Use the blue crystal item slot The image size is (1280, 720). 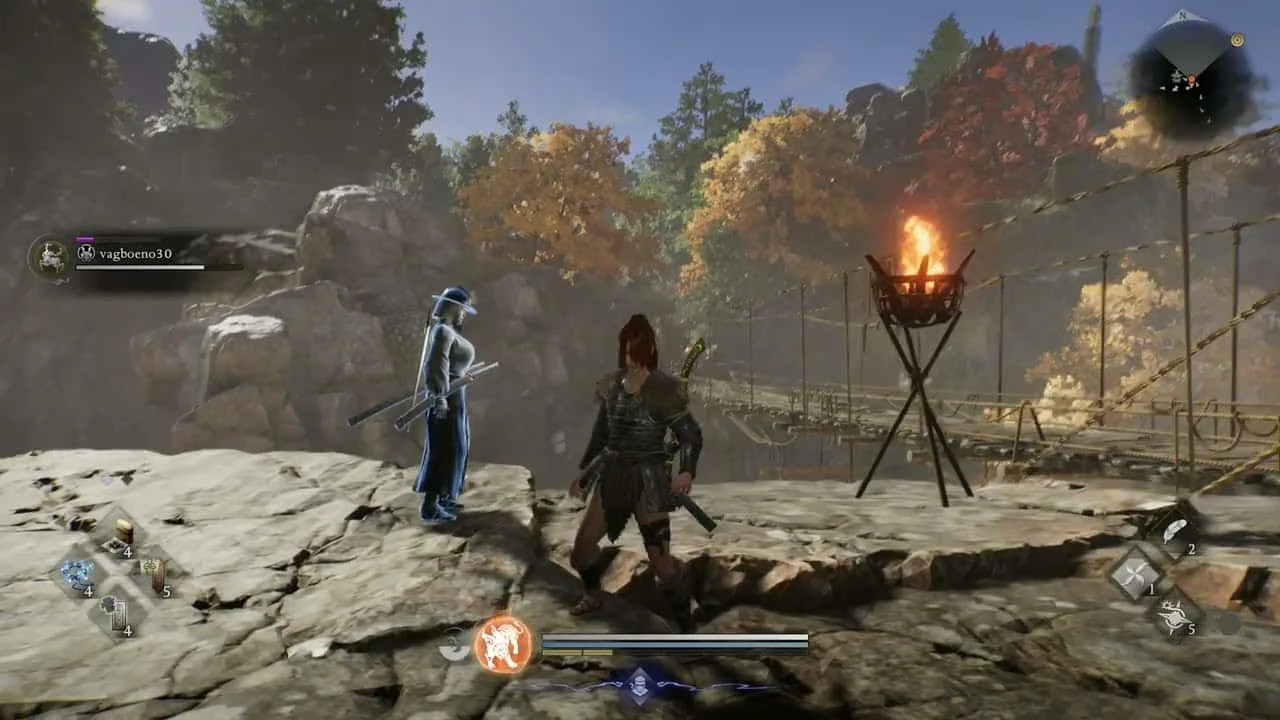(x=76, y=574)
